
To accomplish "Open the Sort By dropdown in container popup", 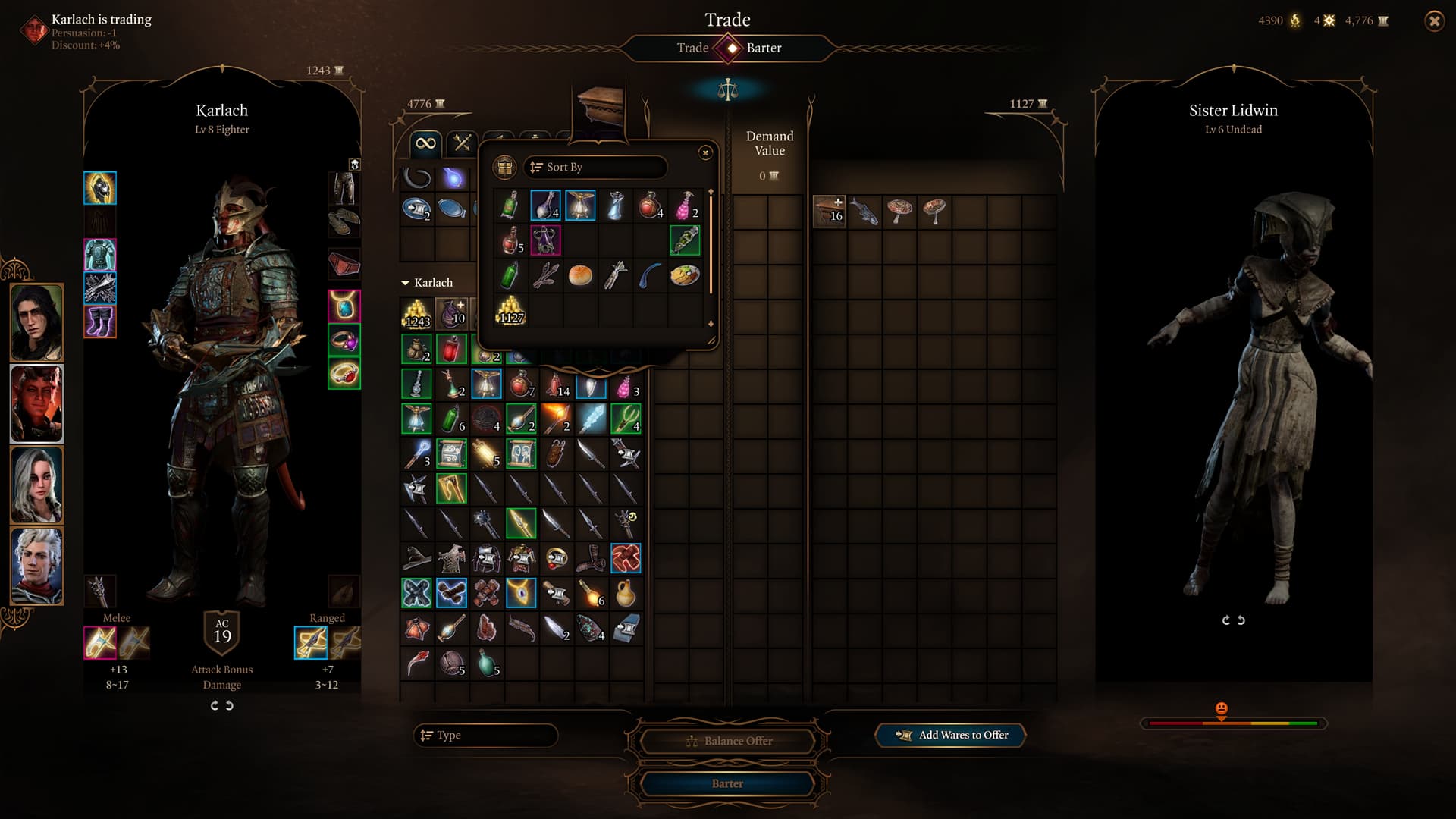I will (595, 167).
